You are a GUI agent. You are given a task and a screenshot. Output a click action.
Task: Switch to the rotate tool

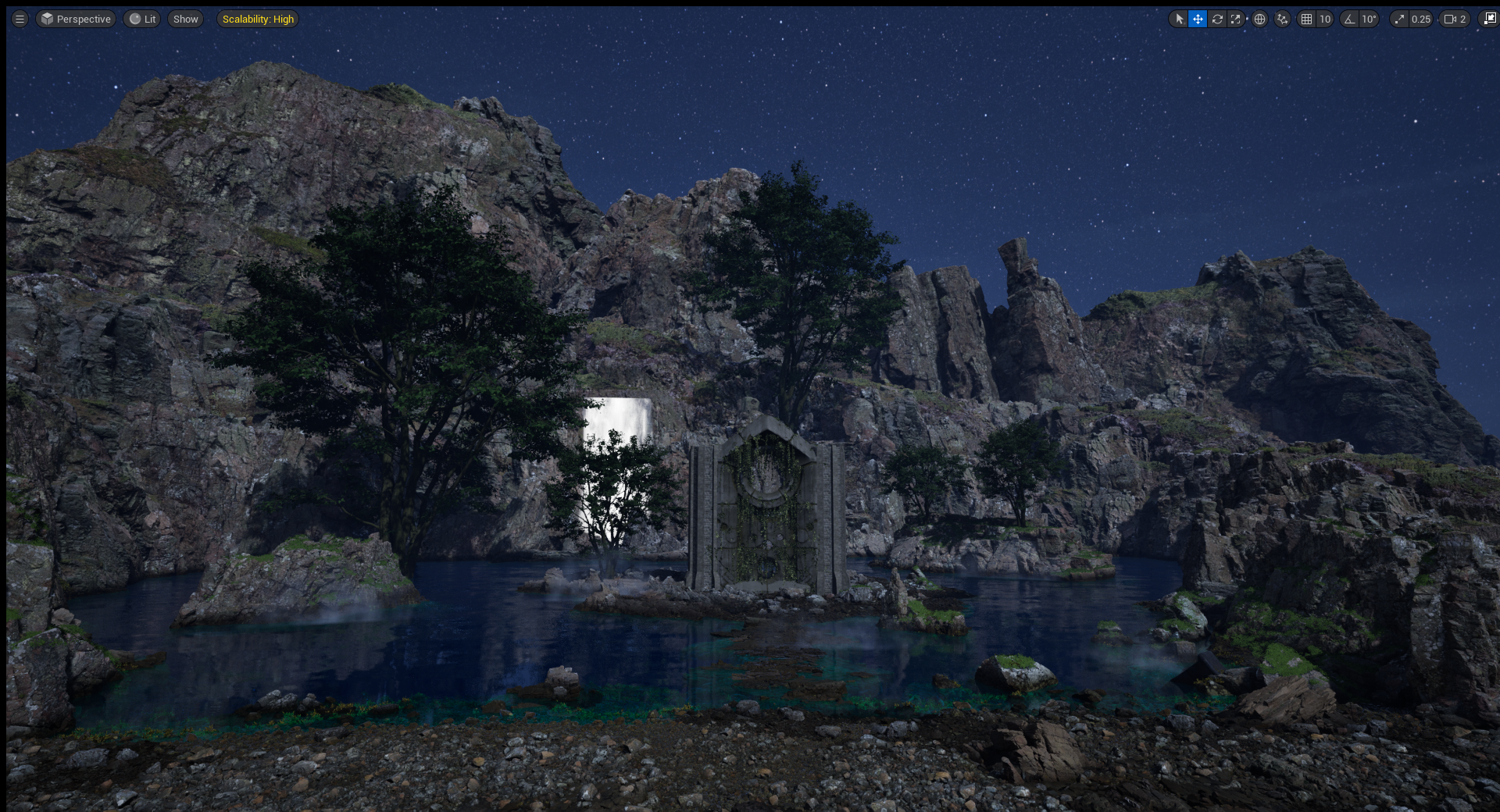(x=1217, y=19)
